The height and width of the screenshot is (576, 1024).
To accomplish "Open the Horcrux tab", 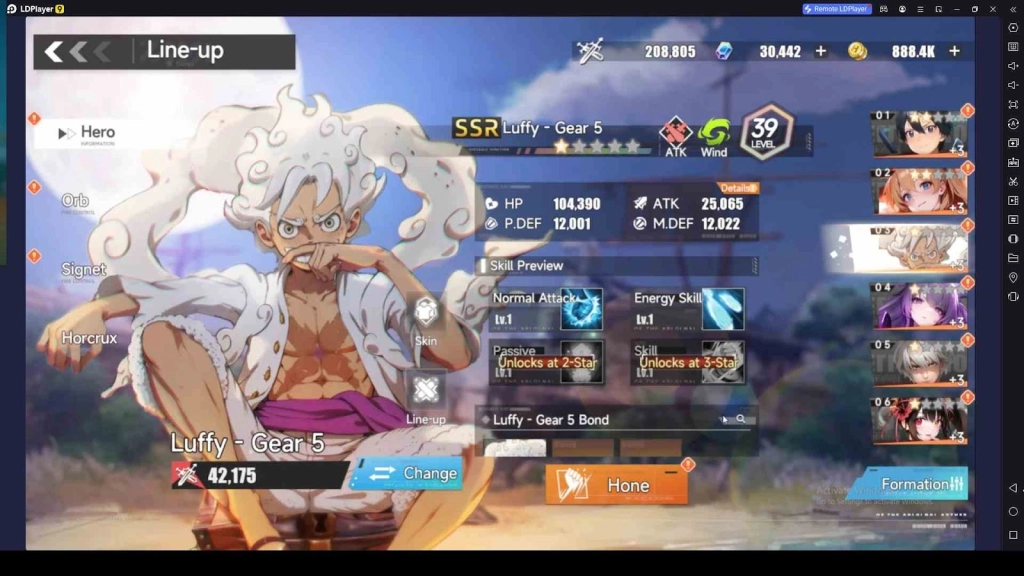I will click(89, 338).
